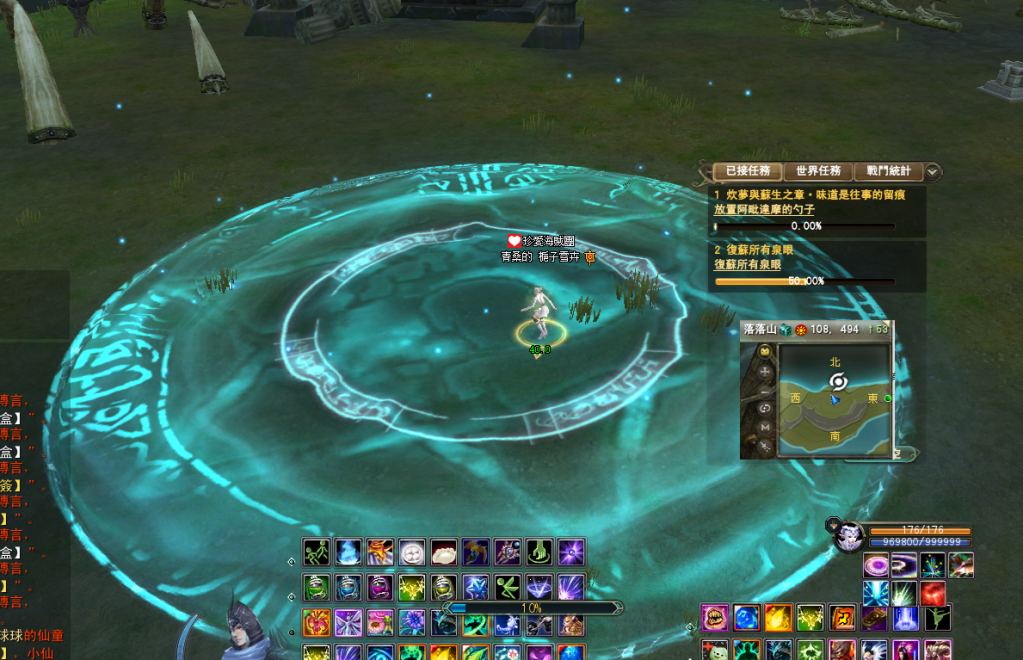Use the basket of eggs item
The width and height of the screenshot is (1023, 660).
click(x=412, y=552)
